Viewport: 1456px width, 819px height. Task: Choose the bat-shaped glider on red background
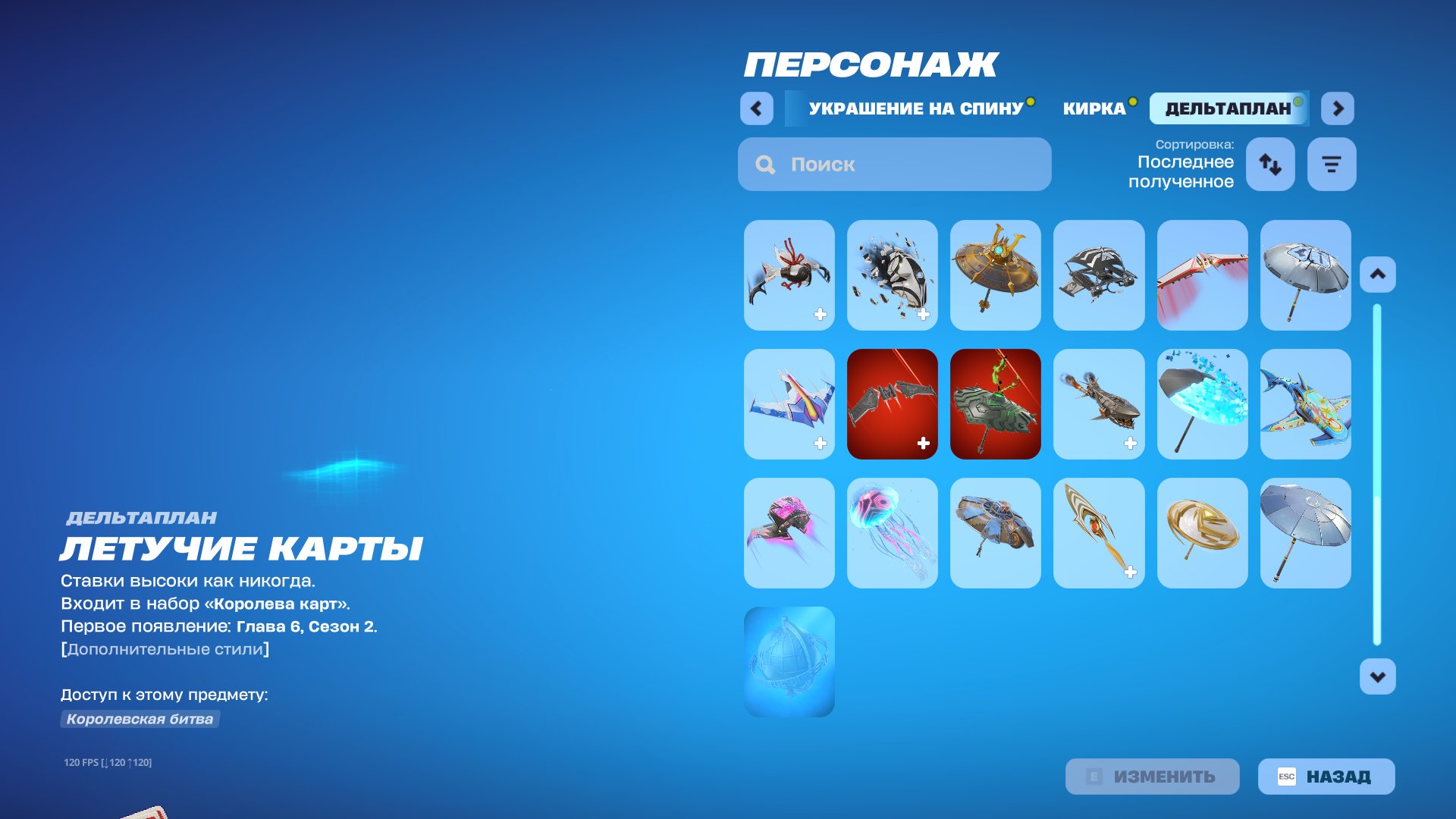pyautogui.click(x=892, y=405)
